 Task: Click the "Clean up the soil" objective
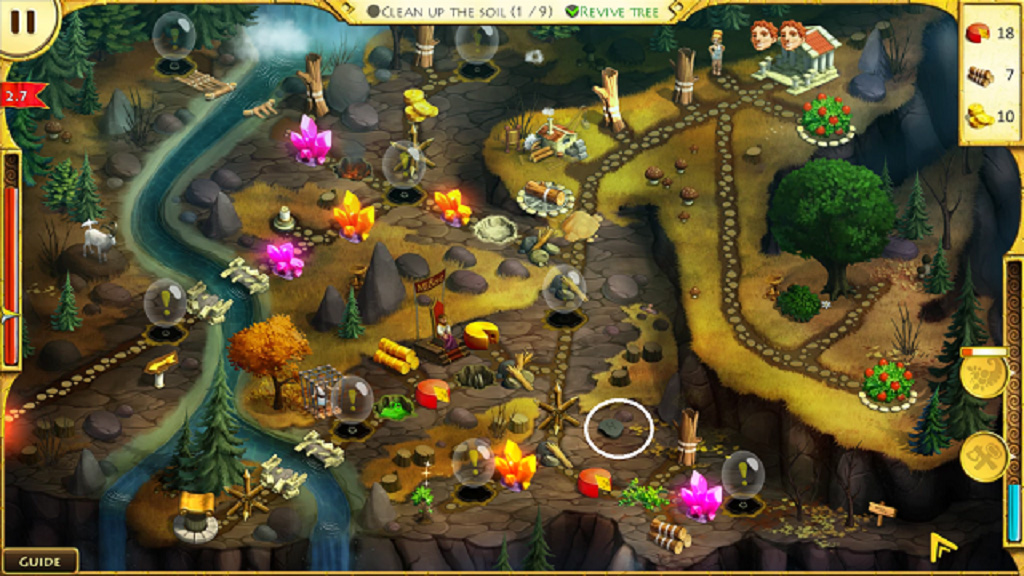coord(456,12)
